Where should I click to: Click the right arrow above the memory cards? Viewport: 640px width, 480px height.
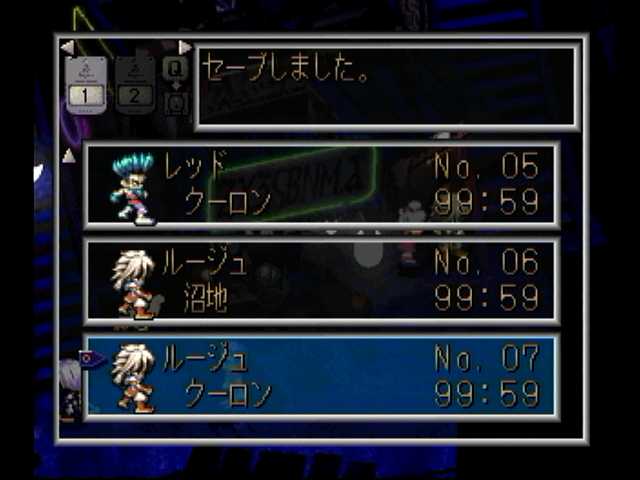pyautogui.click(x=185, y=46)
